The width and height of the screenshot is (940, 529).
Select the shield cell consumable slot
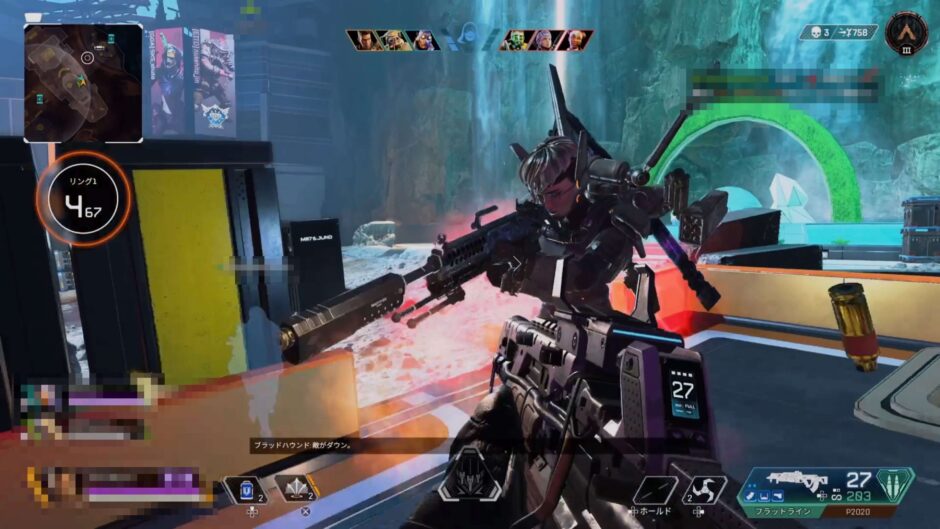(246, 489)
